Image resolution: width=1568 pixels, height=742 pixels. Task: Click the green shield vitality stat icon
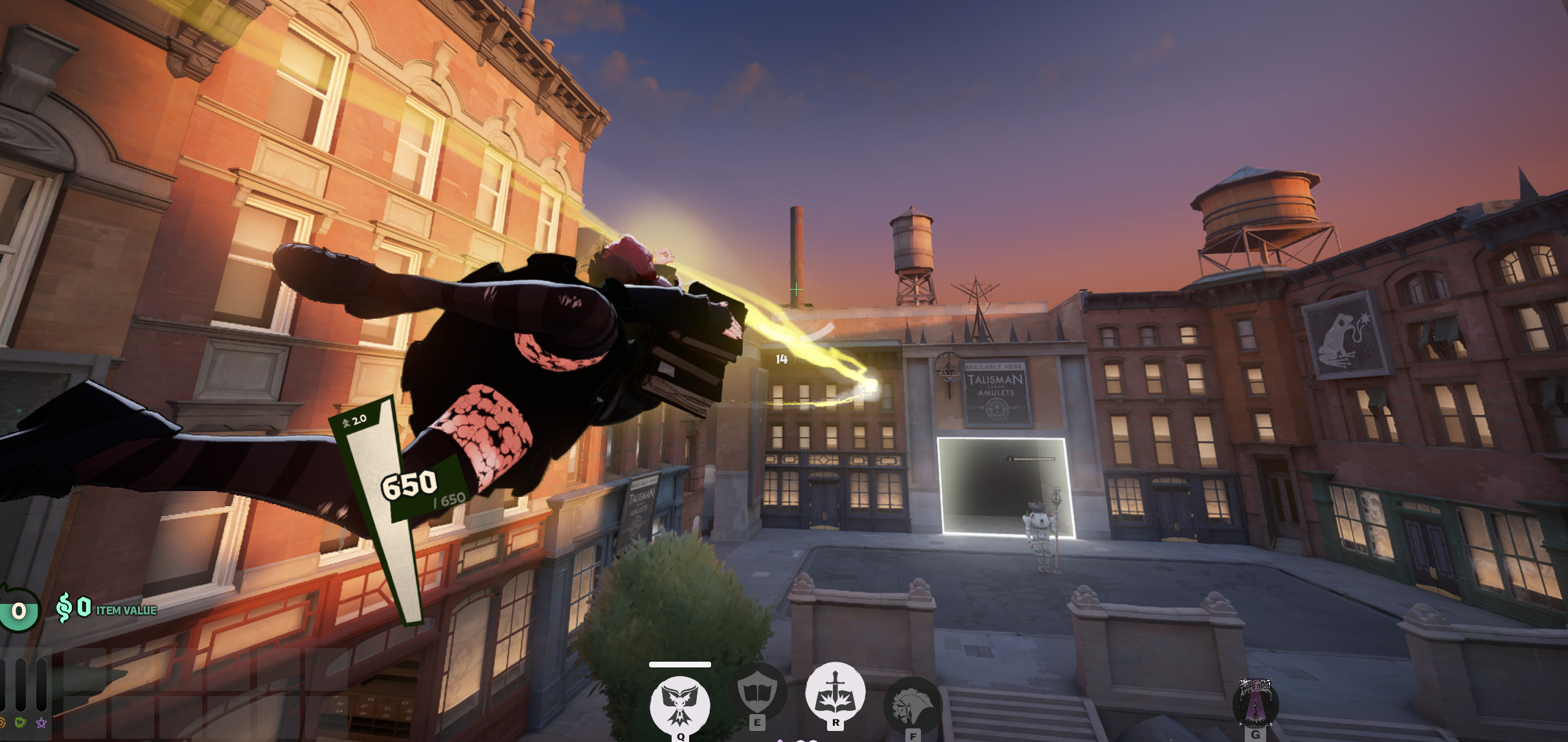(x=20, y=723)
